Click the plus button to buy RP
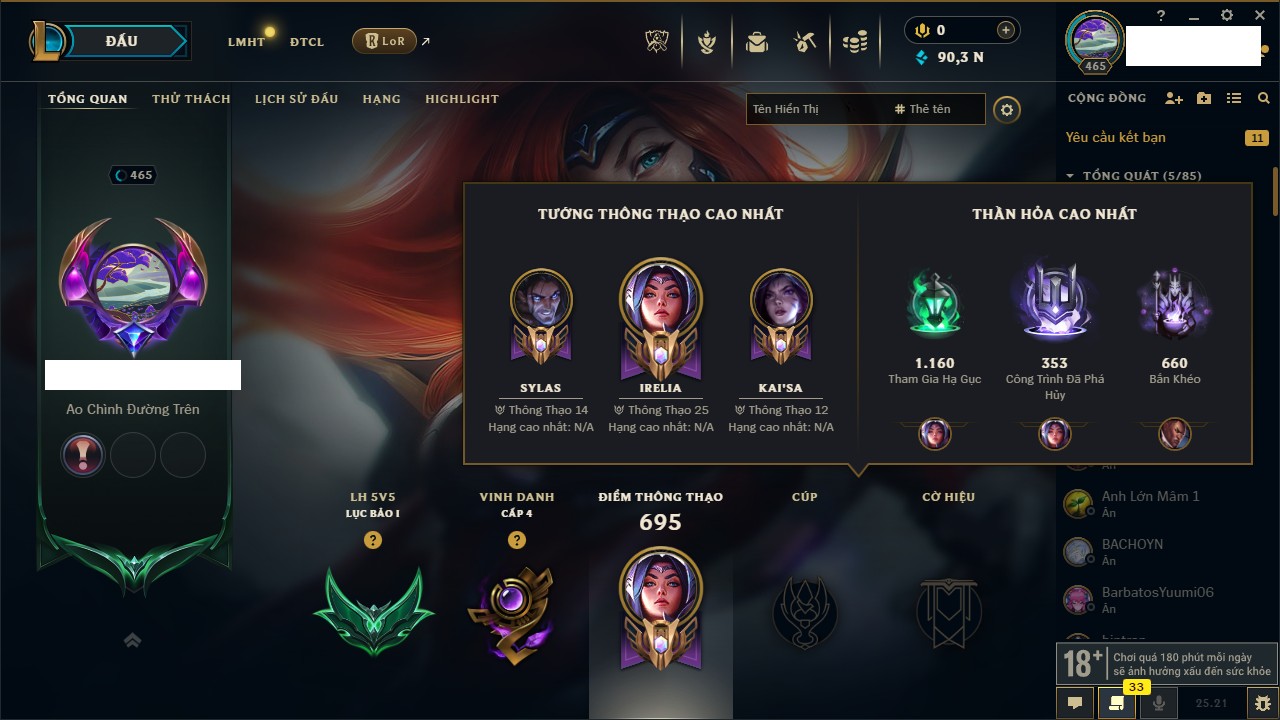 coord(1005,30)
